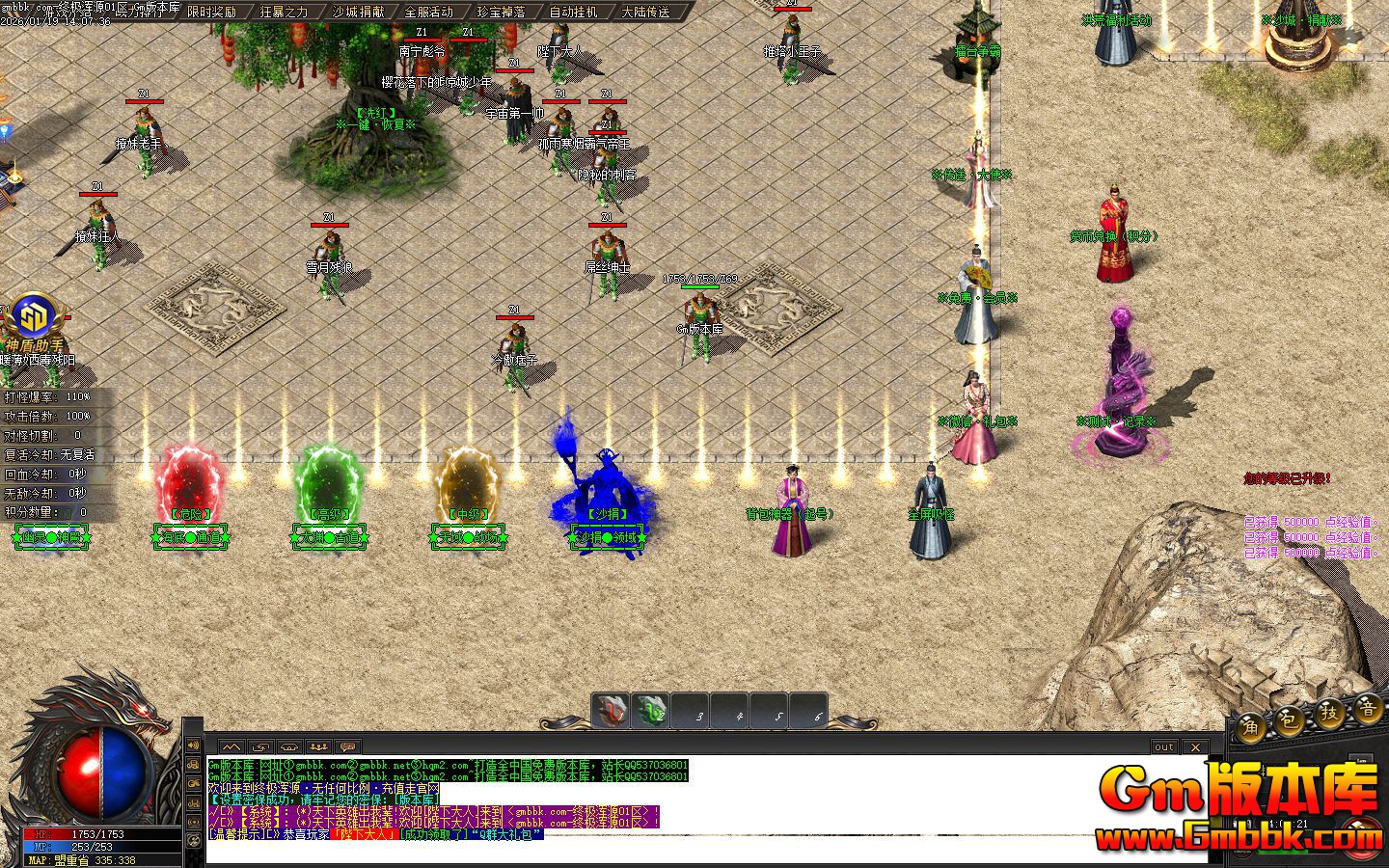This screenshot has height=868, width=1389.
Task: Select the speech bubble chat channel tab
Action: click(348, 746)
